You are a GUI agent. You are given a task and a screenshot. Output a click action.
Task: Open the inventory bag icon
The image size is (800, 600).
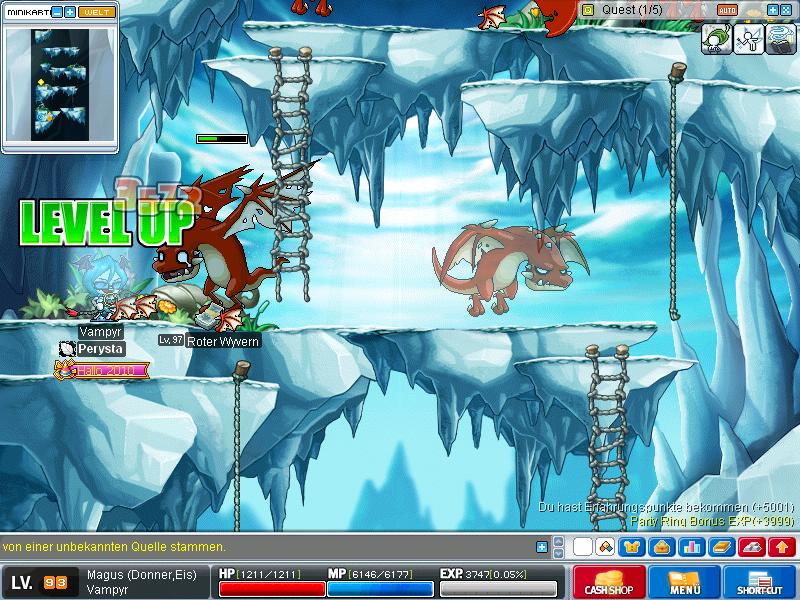click(661, 547)
